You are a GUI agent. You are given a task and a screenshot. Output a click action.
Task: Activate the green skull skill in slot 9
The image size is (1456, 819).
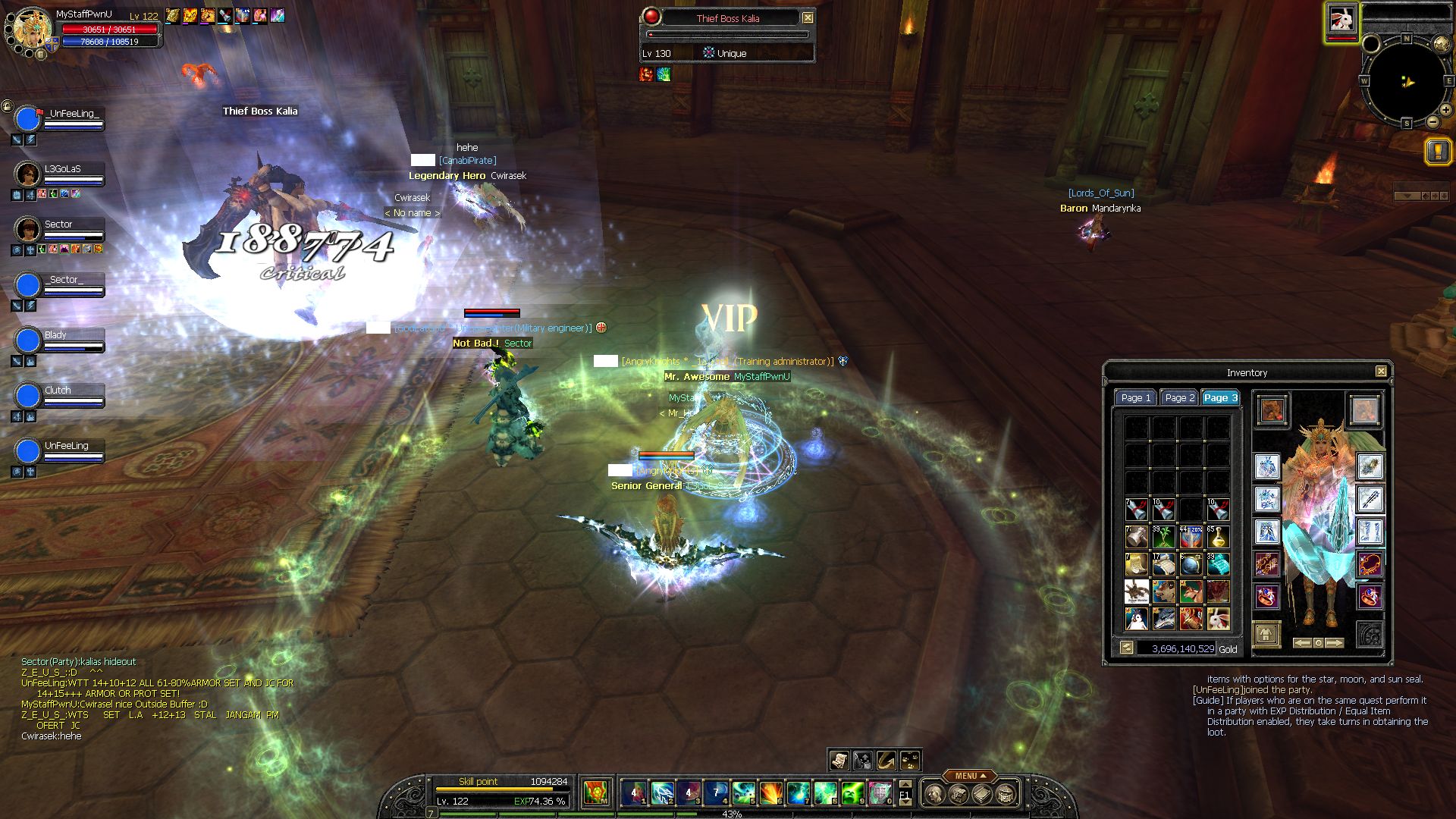pos(852,793)
